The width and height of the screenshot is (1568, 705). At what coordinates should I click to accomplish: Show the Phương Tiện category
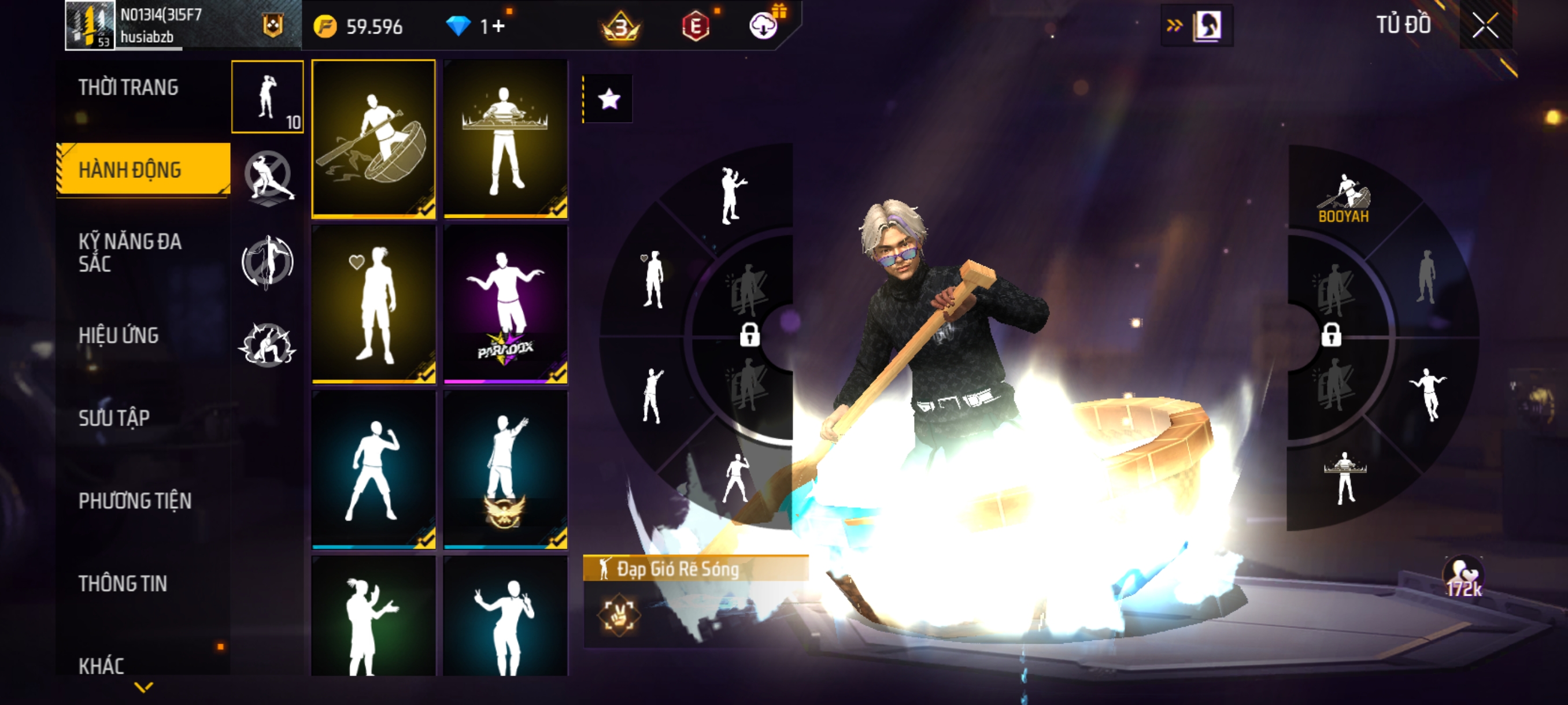135,500
